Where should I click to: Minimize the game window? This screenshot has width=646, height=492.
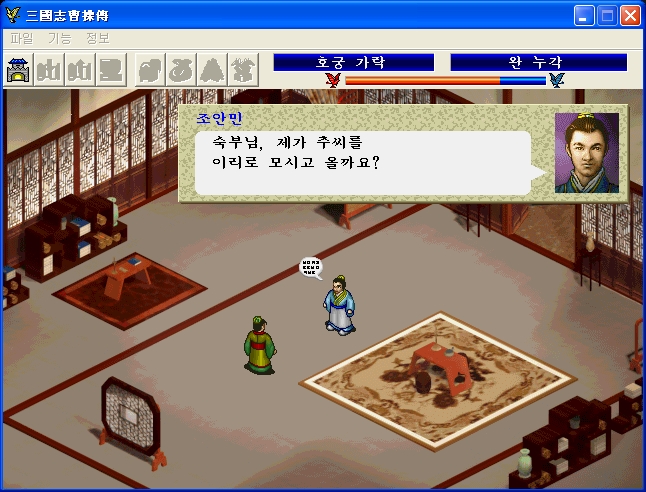tap(585, 15)
